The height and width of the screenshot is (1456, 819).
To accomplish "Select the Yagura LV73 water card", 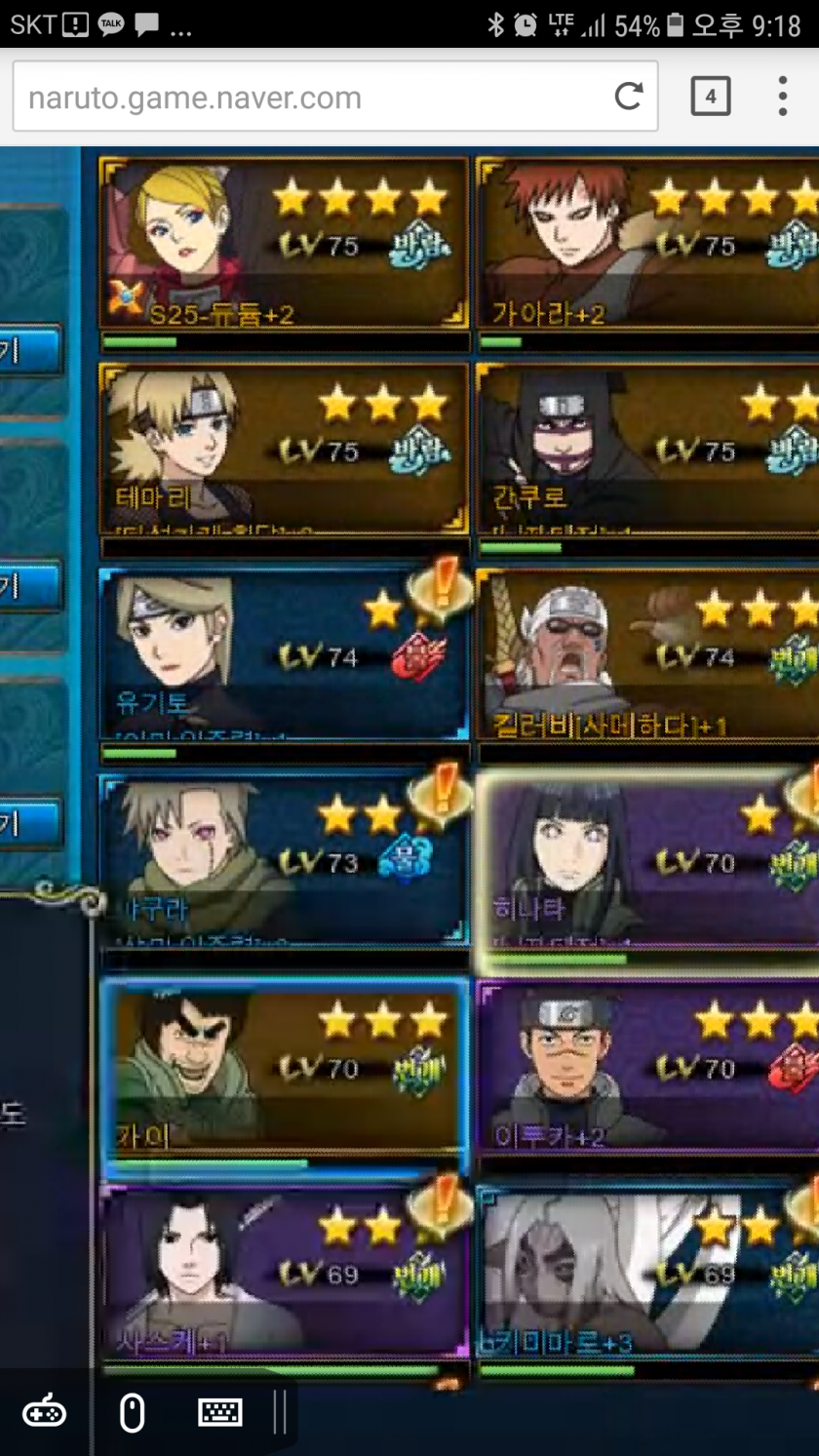I will pyautogui.click(x=284, y=860).
